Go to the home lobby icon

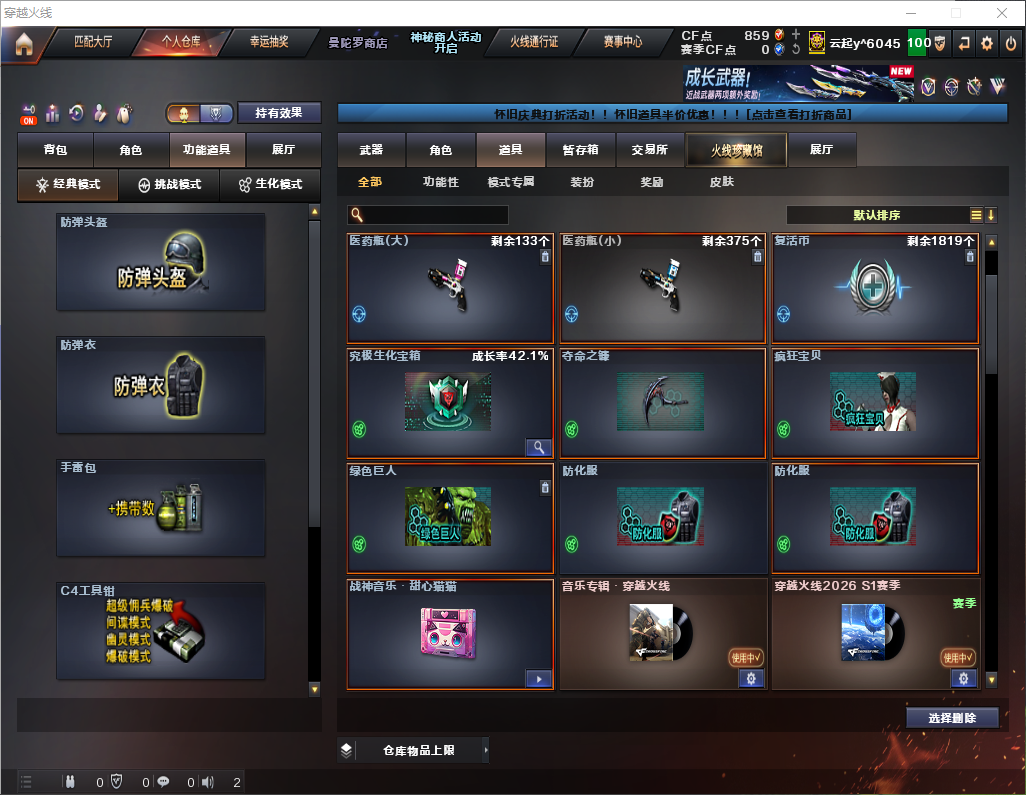[23, 44]
